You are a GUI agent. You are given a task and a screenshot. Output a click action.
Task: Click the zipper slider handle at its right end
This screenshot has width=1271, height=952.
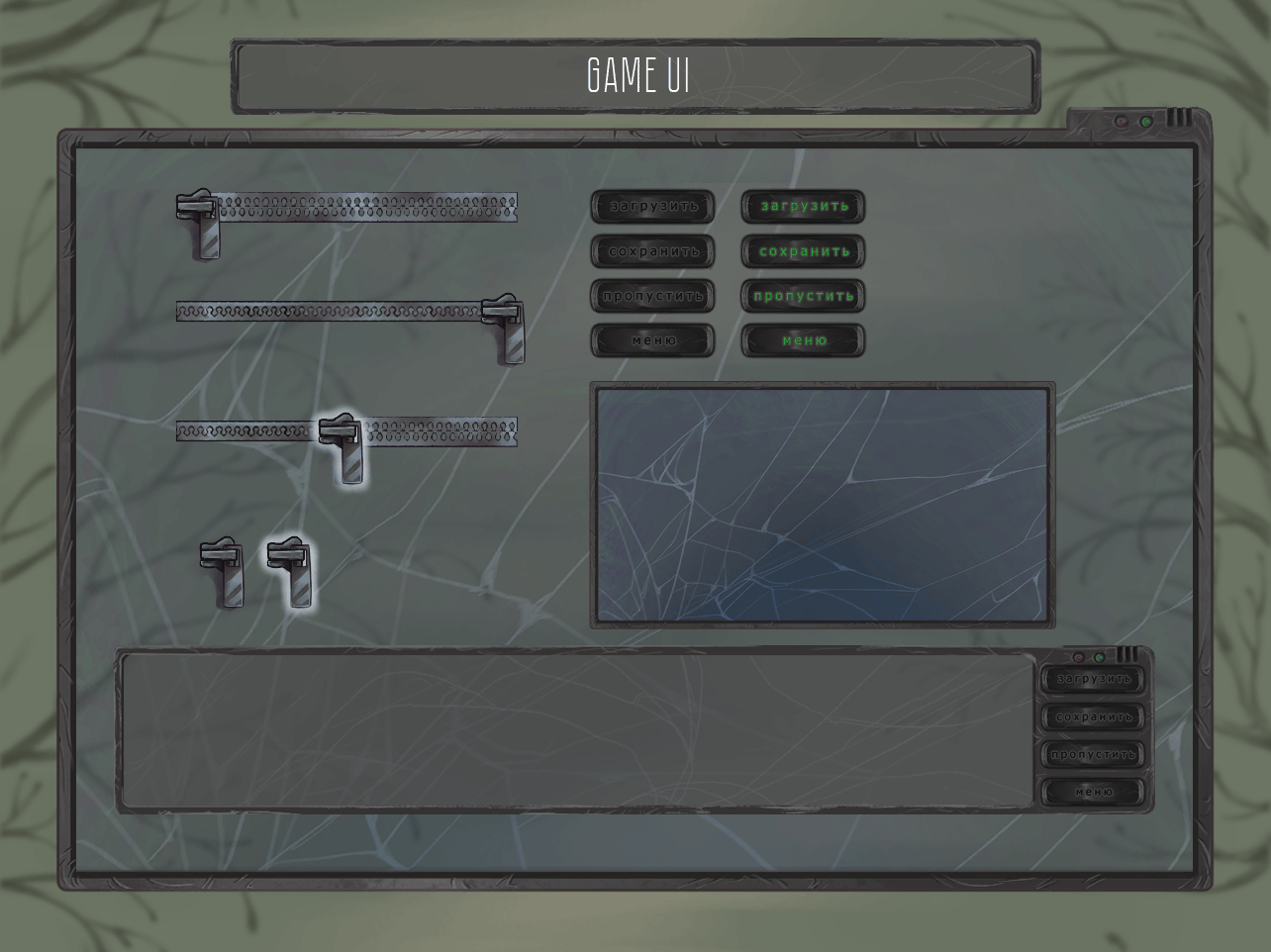click(x=506, y=328)
